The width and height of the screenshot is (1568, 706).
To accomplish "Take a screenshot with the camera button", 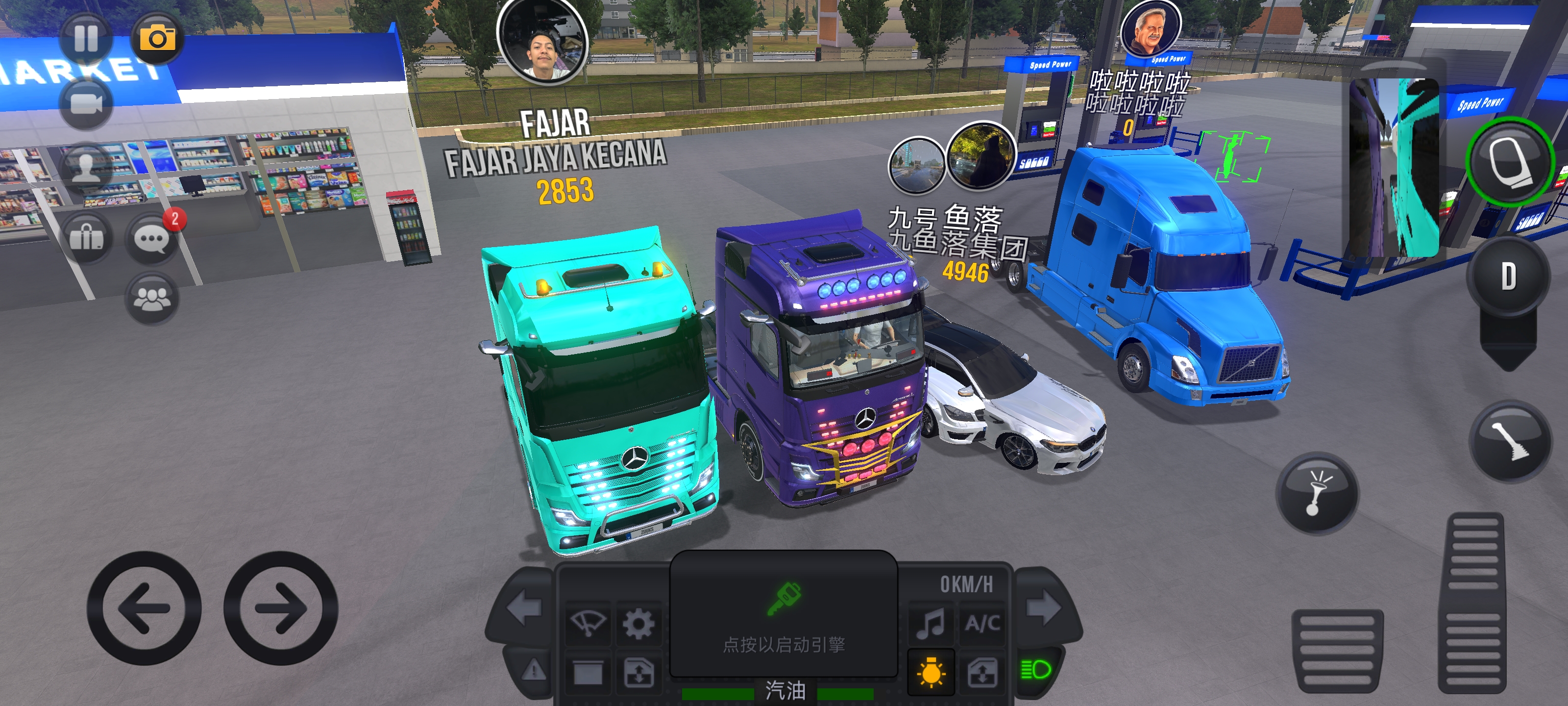I will point(157,38).
